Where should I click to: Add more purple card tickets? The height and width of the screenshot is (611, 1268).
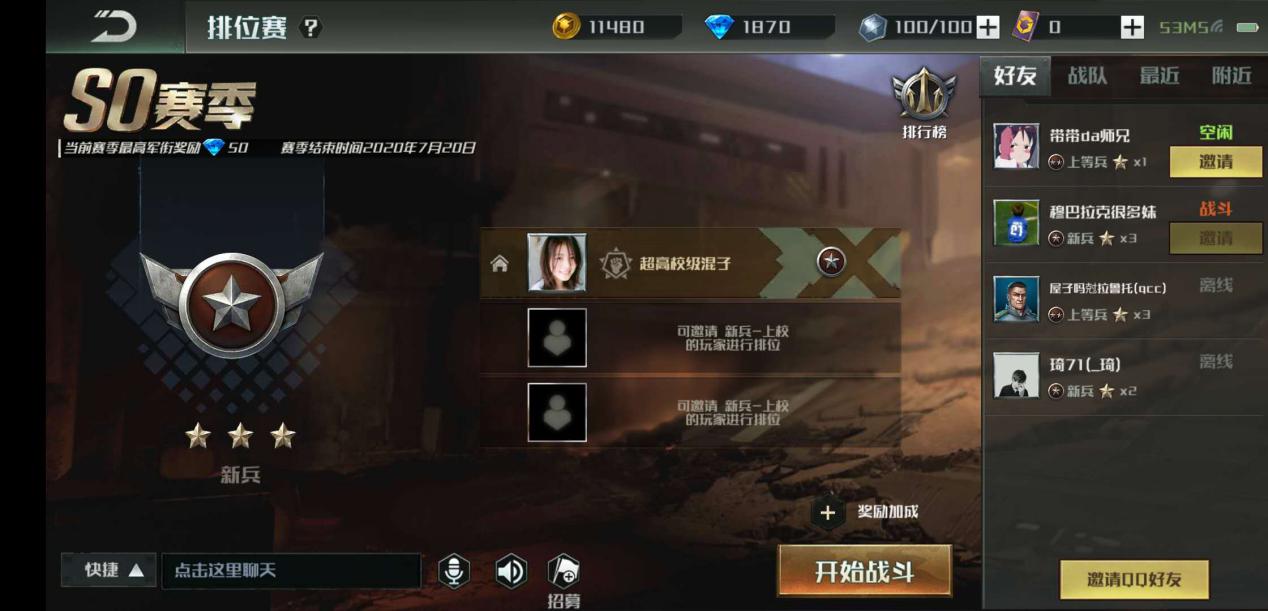click(x=1132, y=28)
